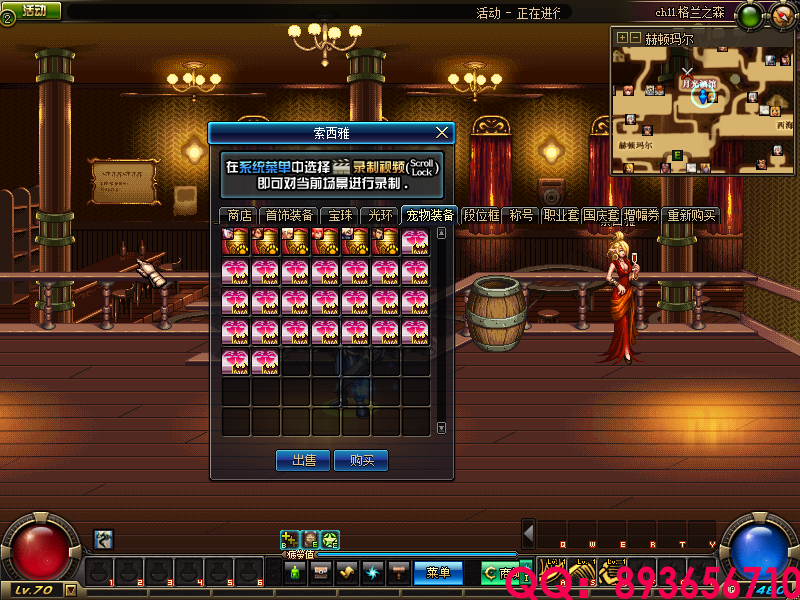Click the green orb button beside the compass

coord(752,15)
